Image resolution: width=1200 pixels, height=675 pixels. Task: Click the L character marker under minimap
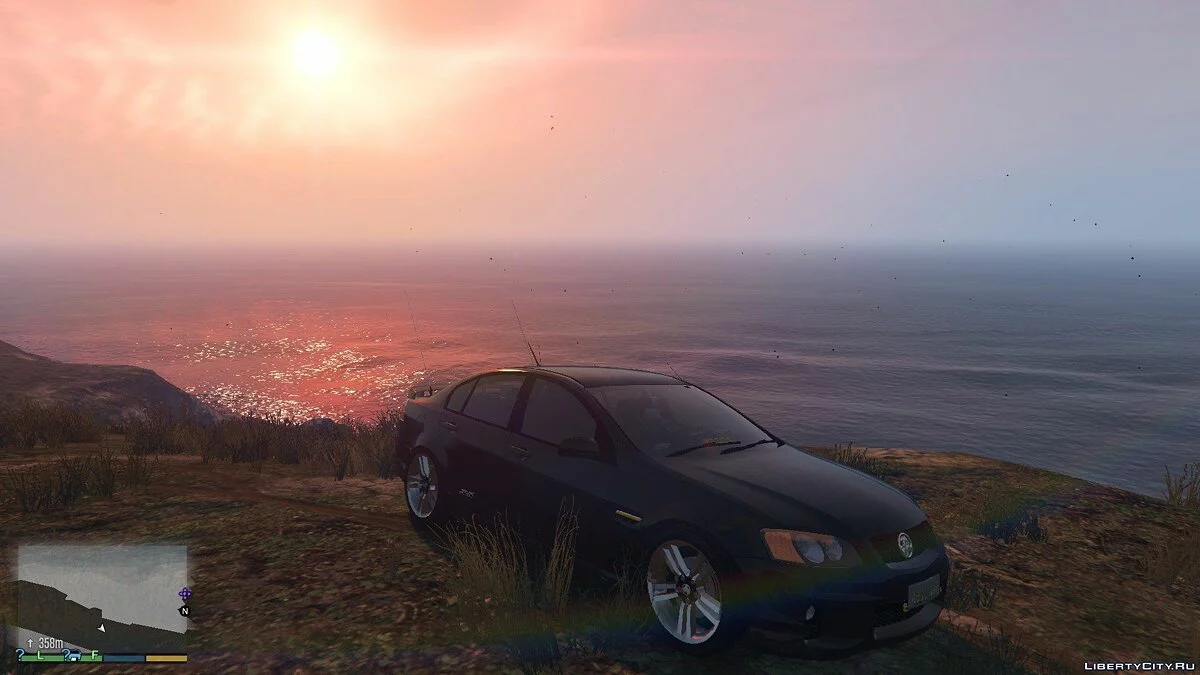coord(40,655)
